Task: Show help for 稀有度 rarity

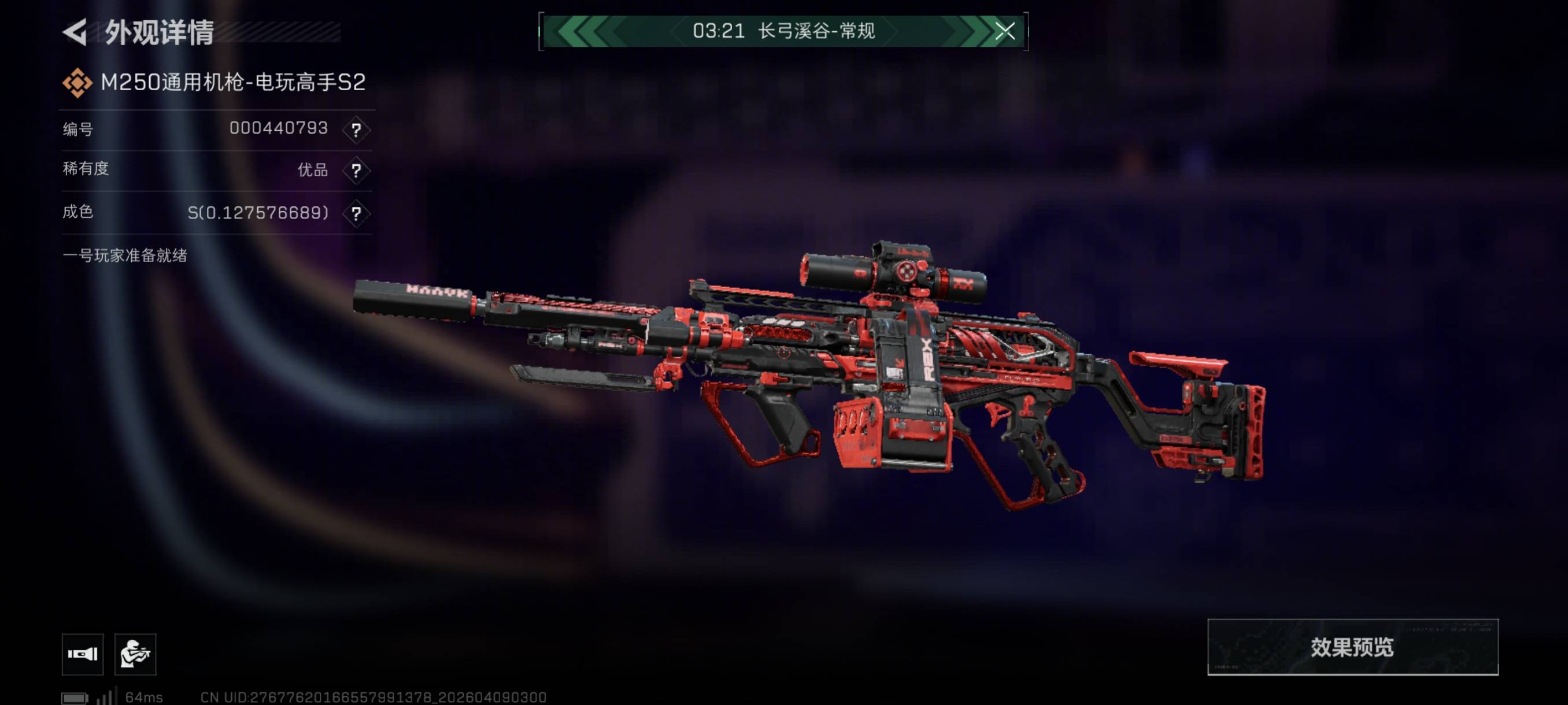Action: tap(356, 170)
